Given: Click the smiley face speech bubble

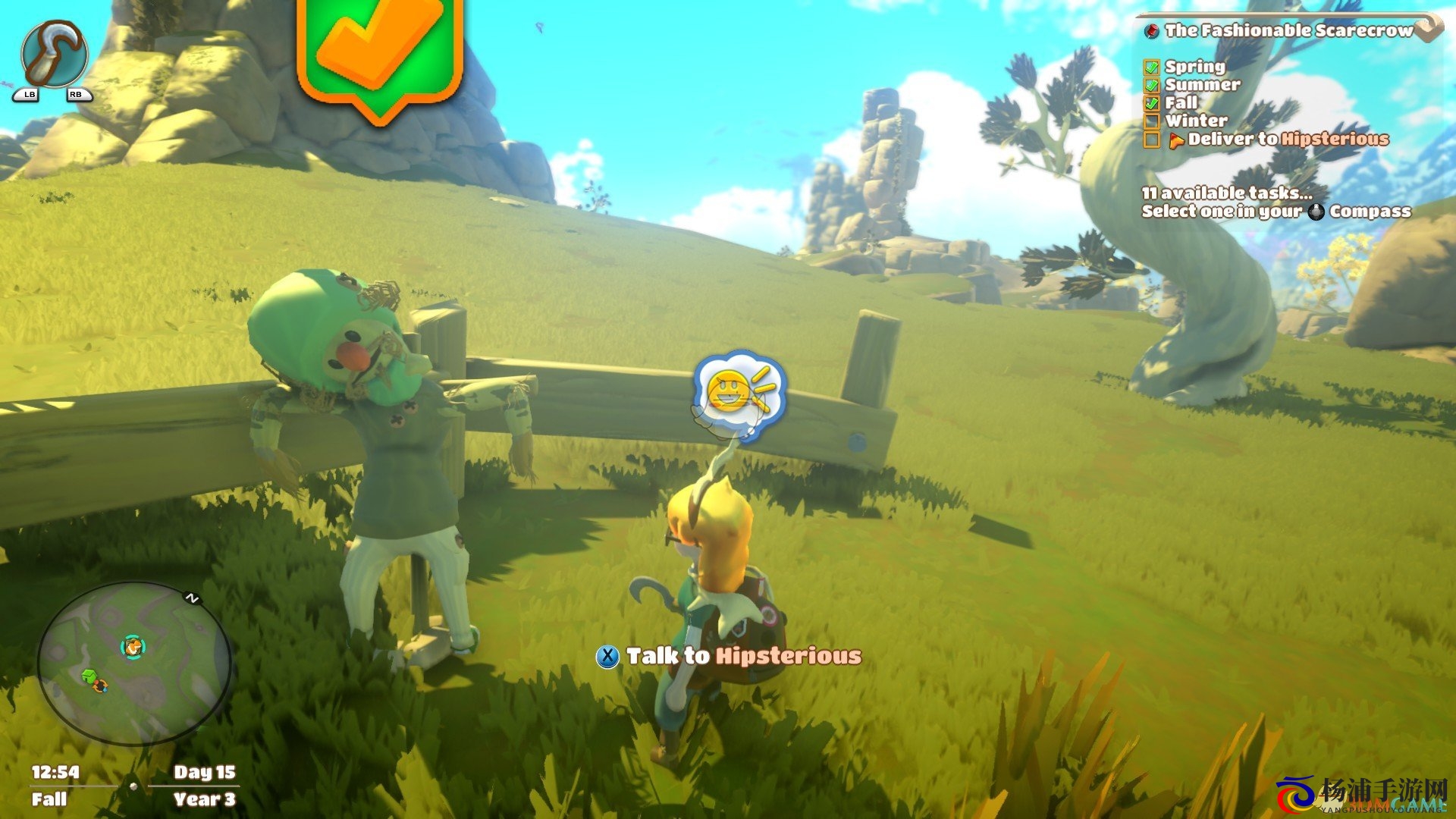Looking at the screenshot, I should [x=739, y=394].
